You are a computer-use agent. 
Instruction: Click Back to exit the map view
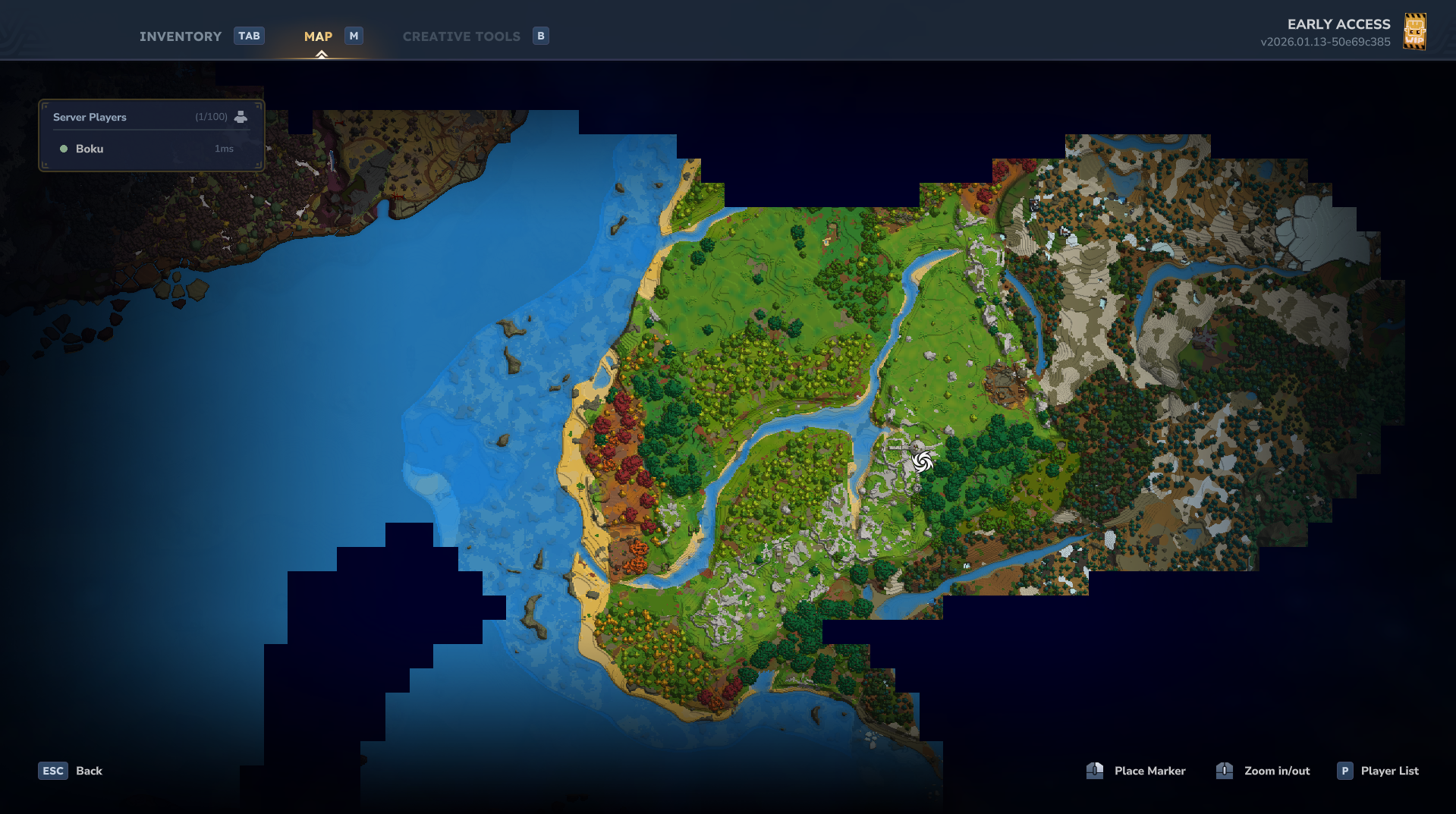(x=89, y=770)
